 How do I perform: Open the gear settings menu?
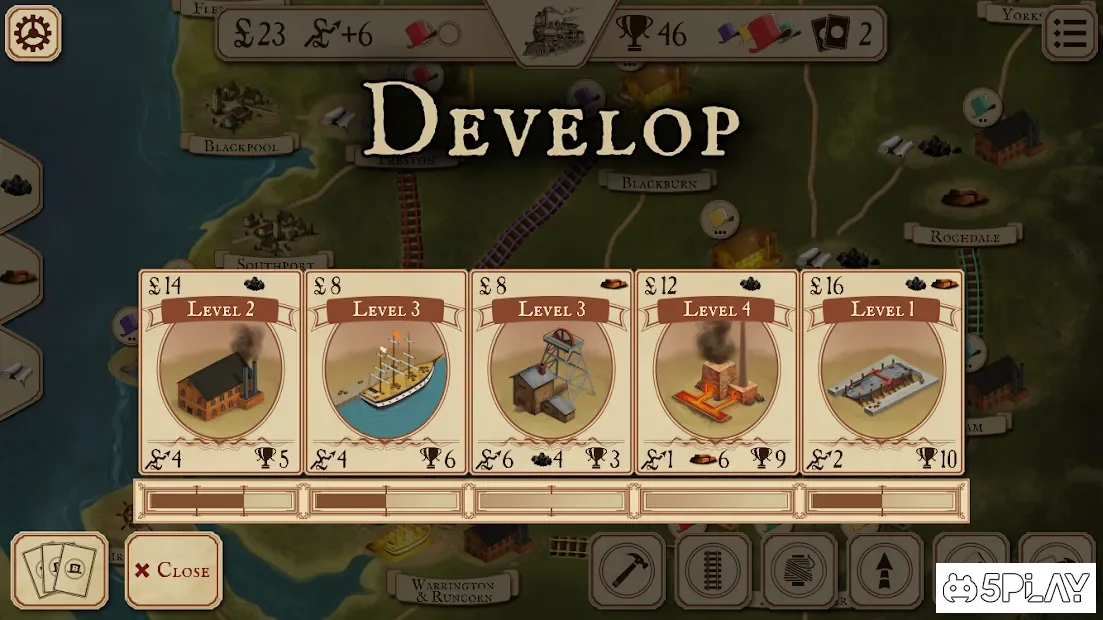tap(33, 33)
